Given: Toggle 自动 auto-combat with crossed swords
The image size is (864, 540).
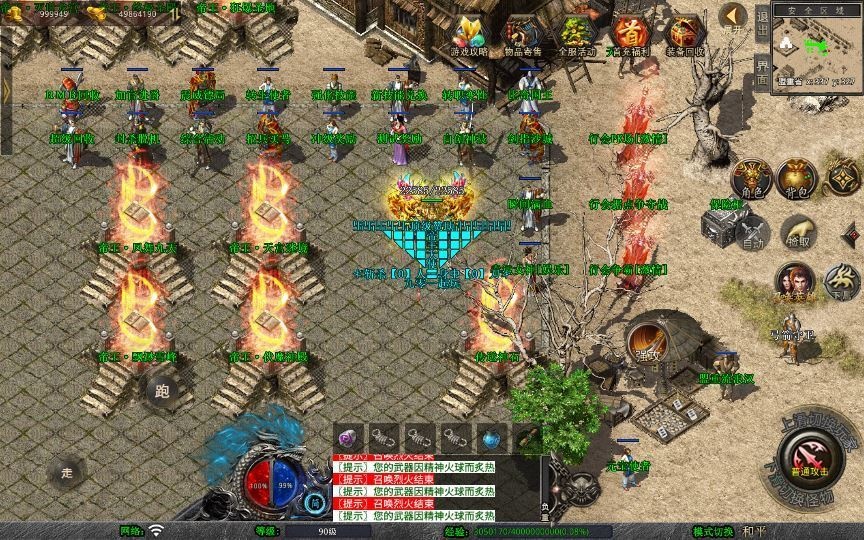Looking at the screenshot, I should (x=753, y=231).
